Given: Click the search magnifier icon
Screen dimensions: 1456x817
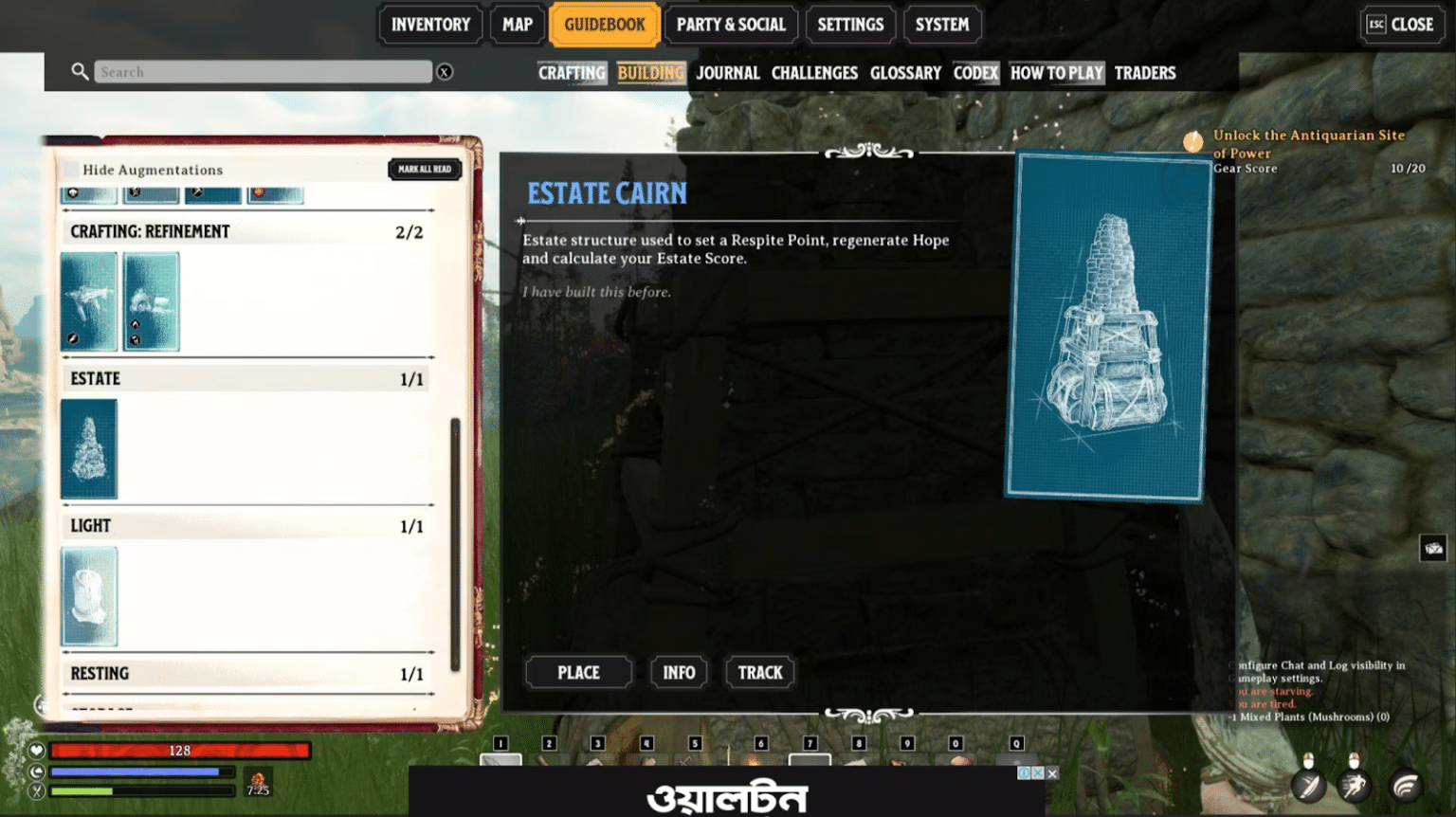Looking at the screenshot, I should point(80,71).
